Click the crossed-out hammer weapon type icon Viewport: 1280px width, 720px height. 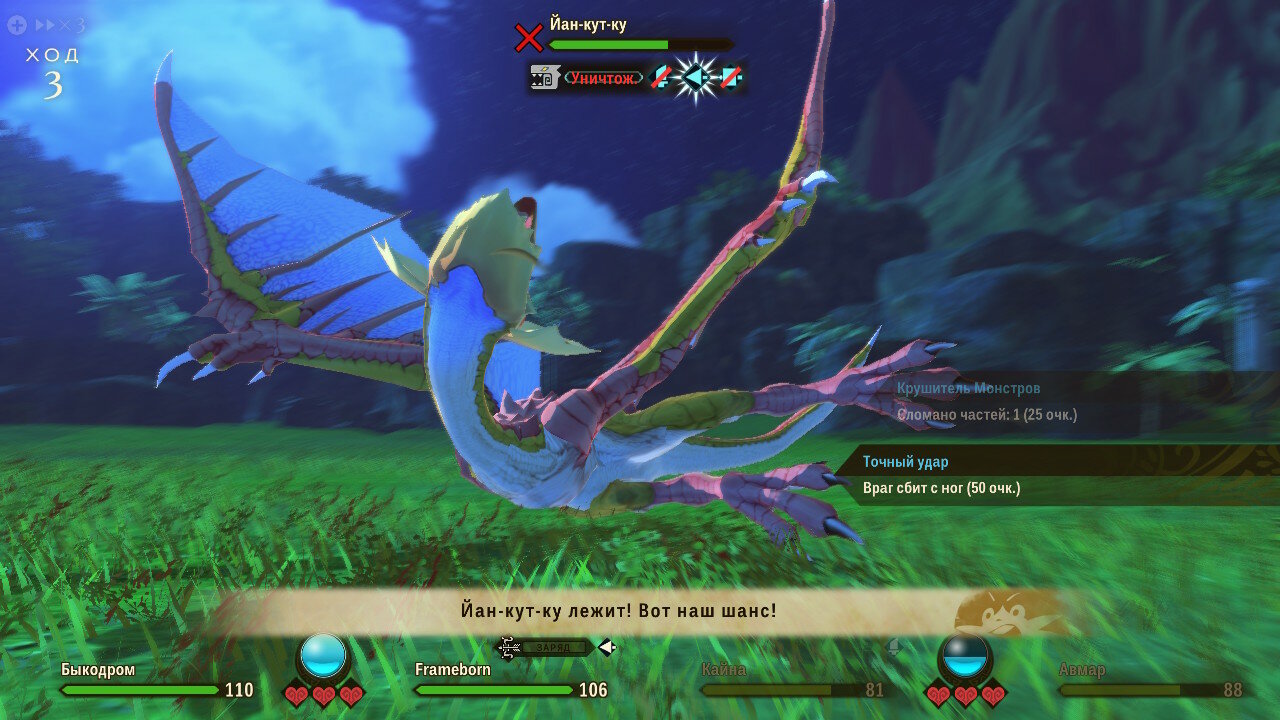point(730,77)
